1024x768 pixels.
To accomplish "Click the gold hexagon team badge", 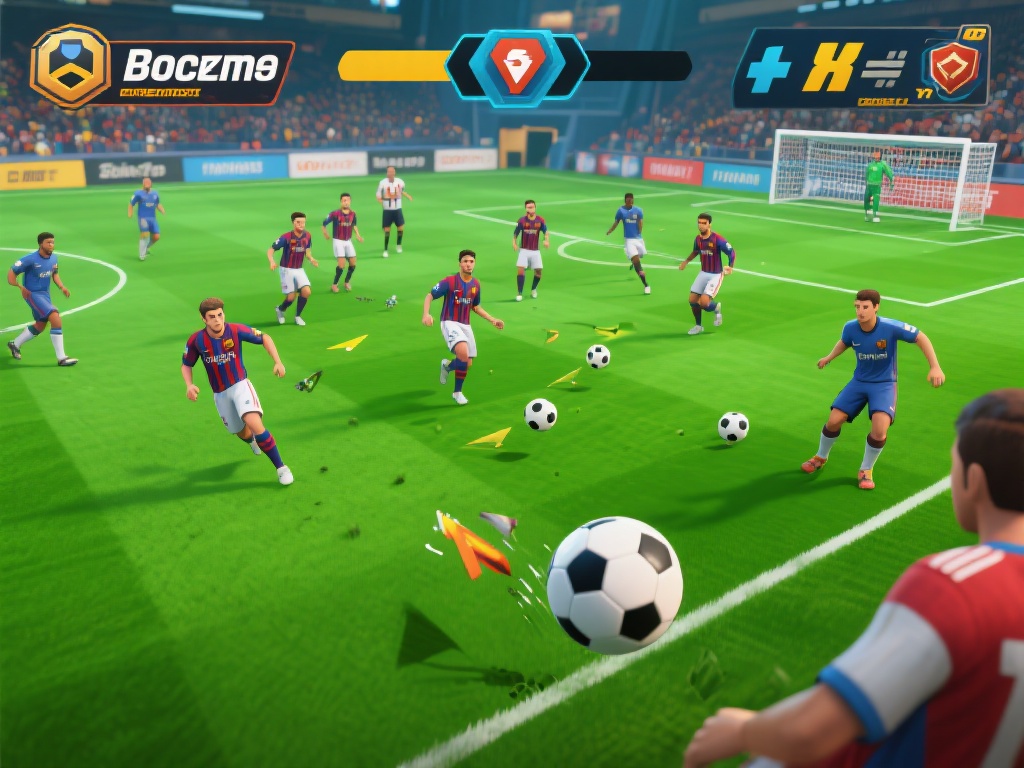I will tap(70, 66).
